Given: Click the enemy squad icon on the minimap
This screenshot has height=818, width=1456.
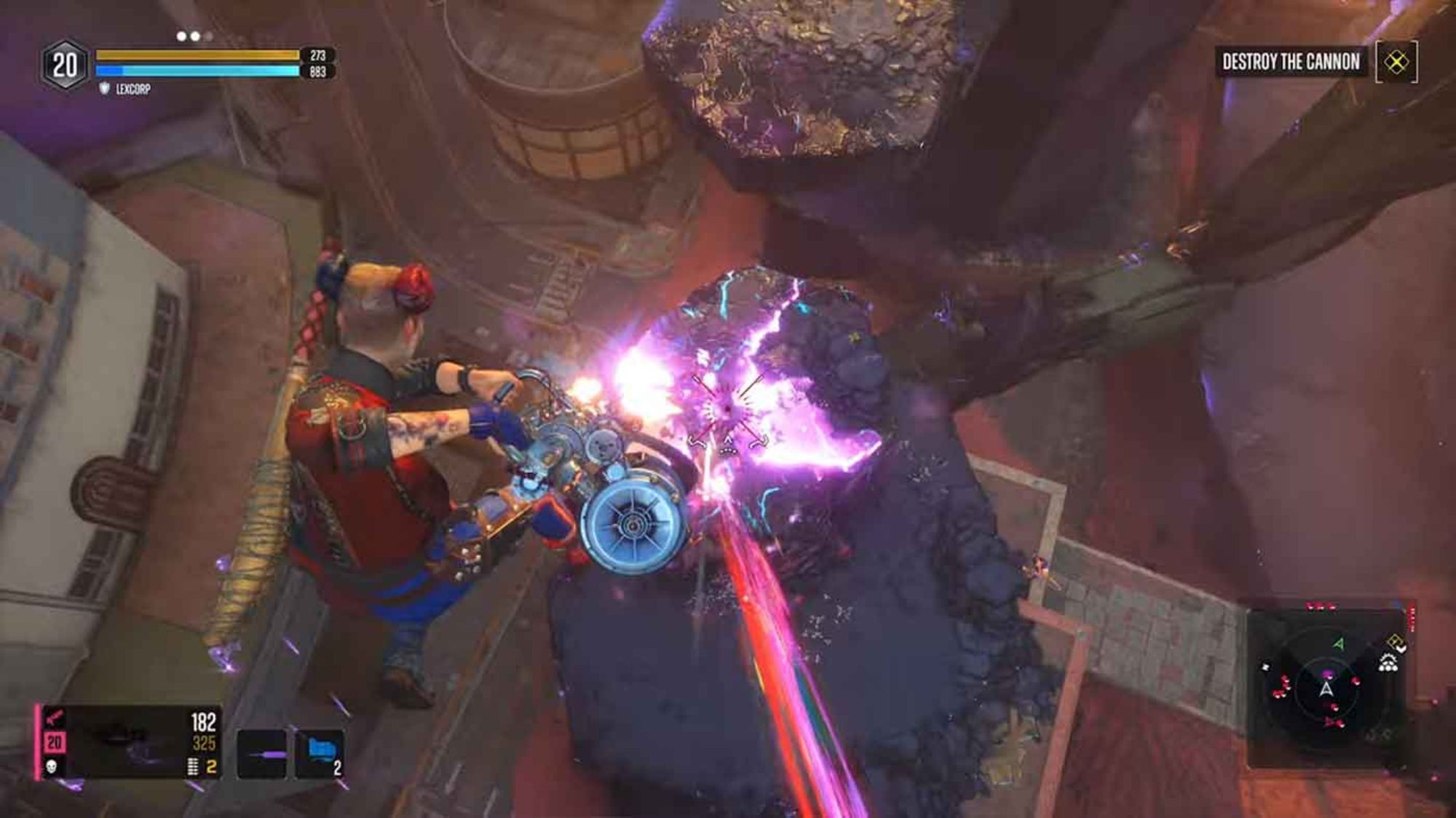Looking at the screenshot, I should tap(1388, 663).
